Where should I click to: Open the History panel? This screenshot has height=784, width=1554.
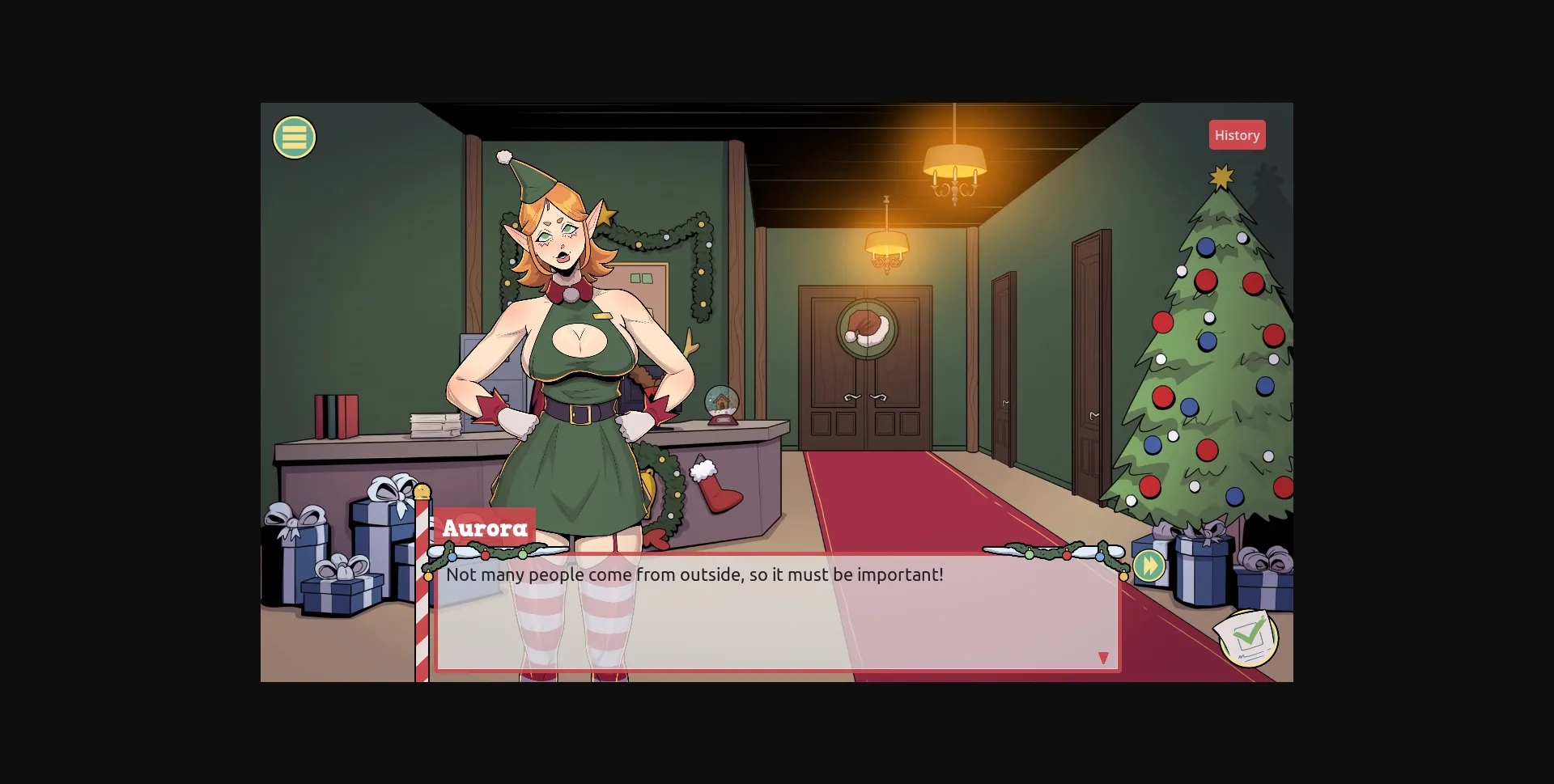point(1237,134)
